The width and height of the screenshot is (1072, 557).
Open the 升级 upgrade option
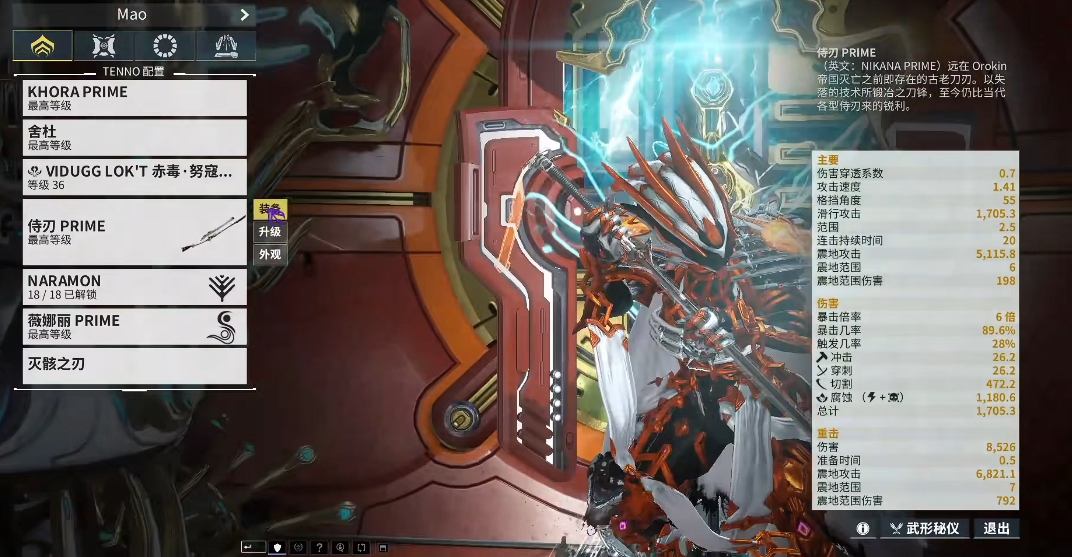pyautogui.click(x=270, y=232)
